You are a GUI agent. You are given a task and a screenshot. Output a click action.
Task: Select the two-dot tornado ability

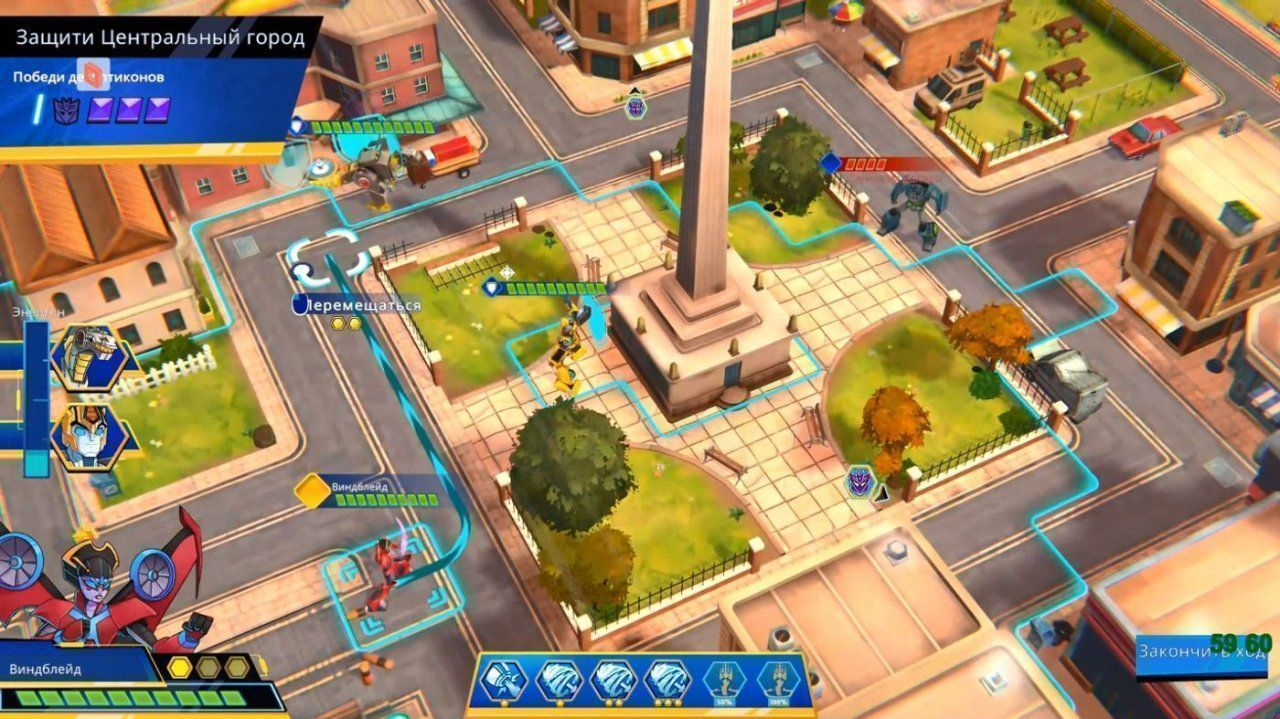613,681
